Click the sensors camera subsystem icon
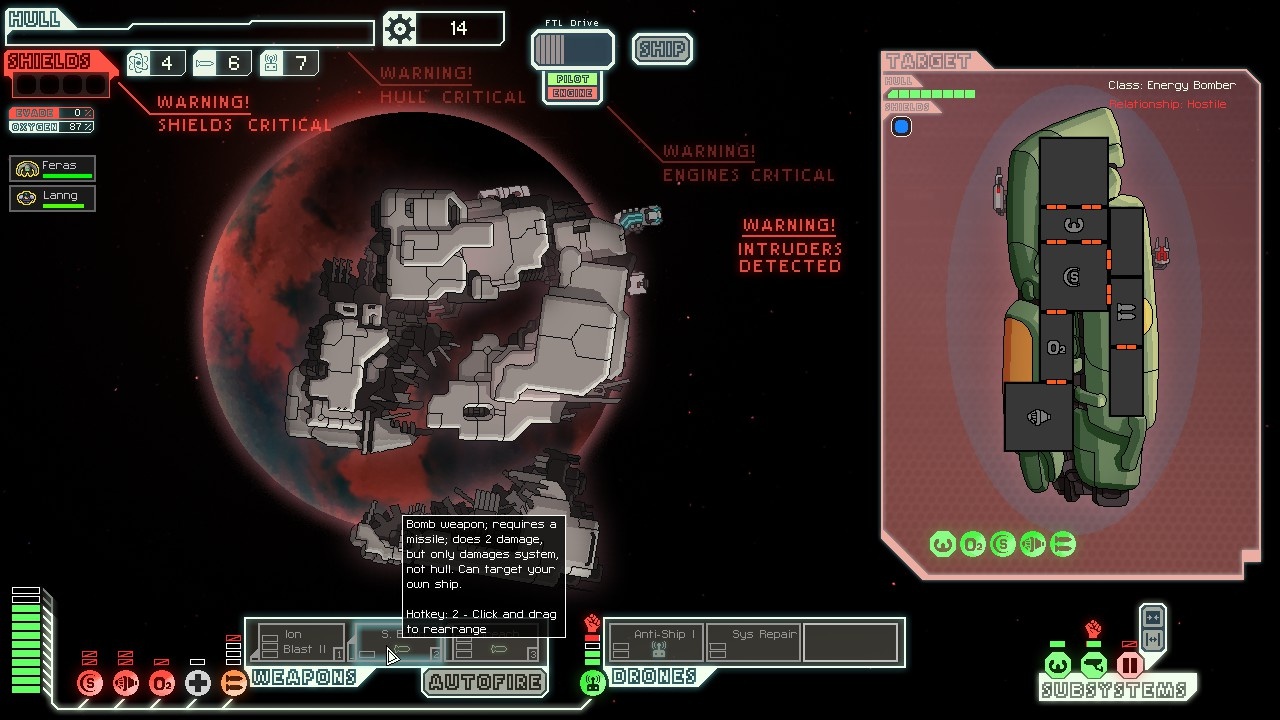The width and height of the screenshot is (1280, 720). pyautogui.click(x=1093, y=664)
